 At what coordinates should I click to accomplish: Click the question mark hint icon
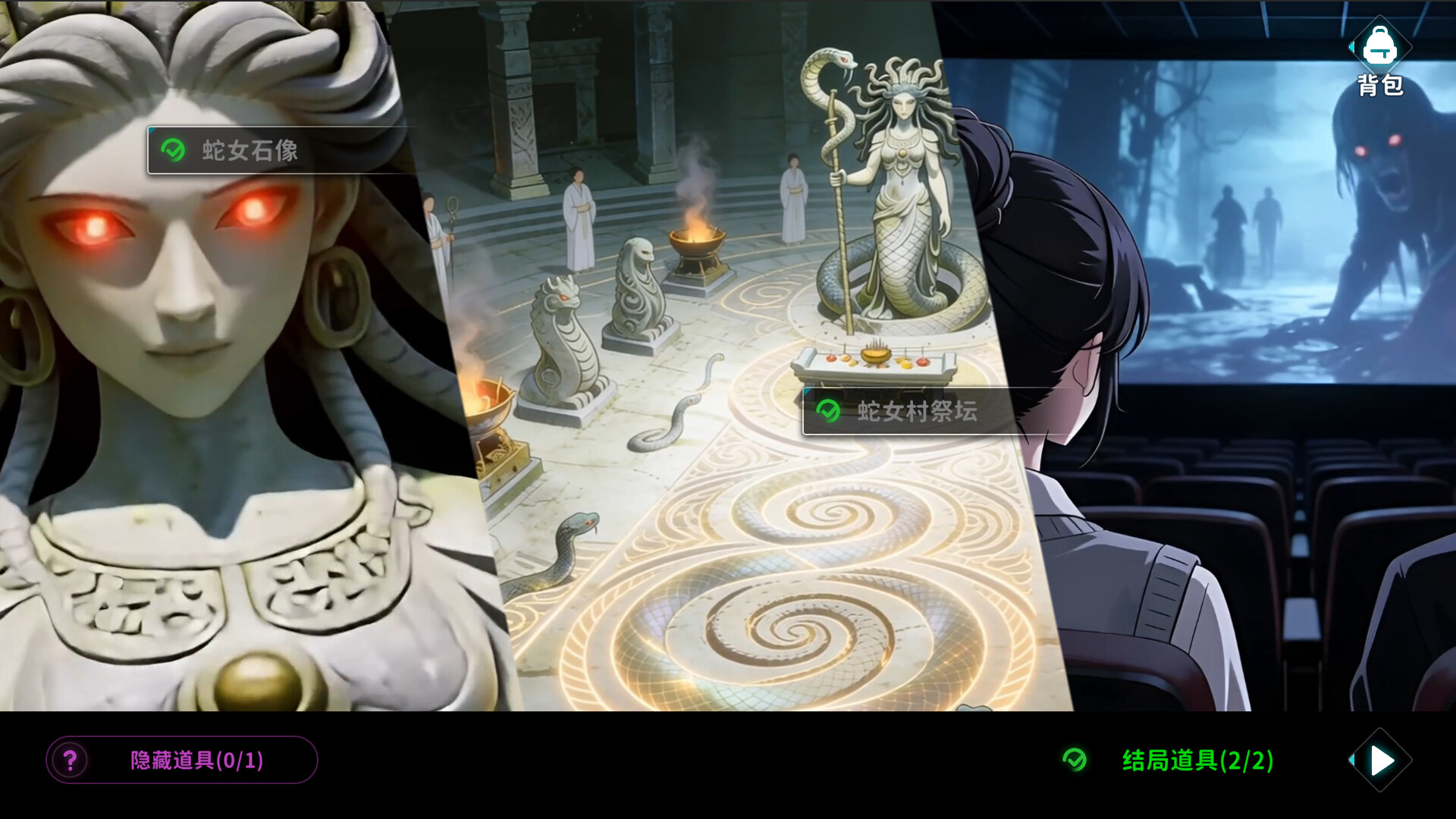coord(71,761)
